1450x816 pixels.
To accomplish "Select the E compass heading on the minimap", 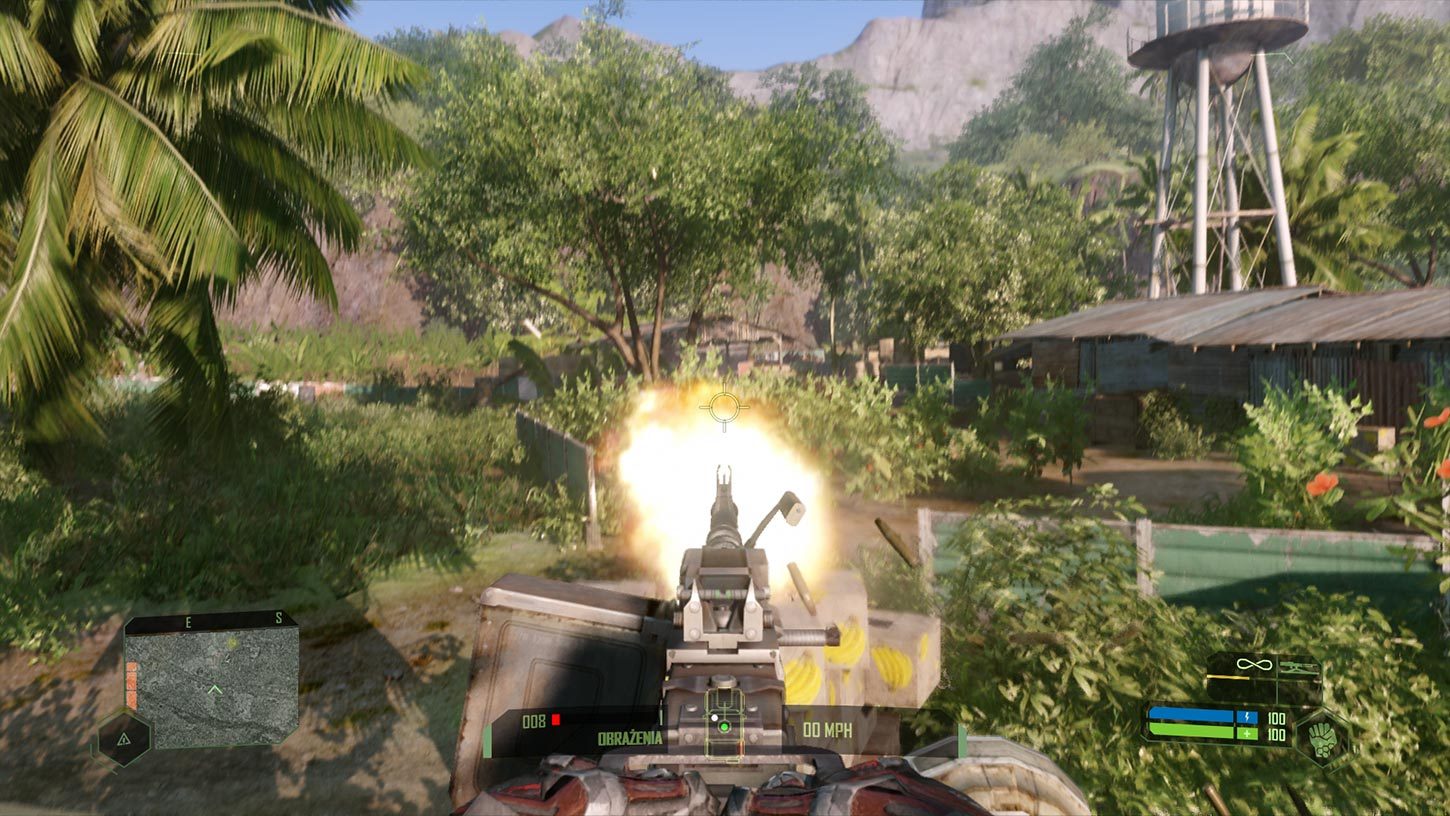I will point(187,621).
